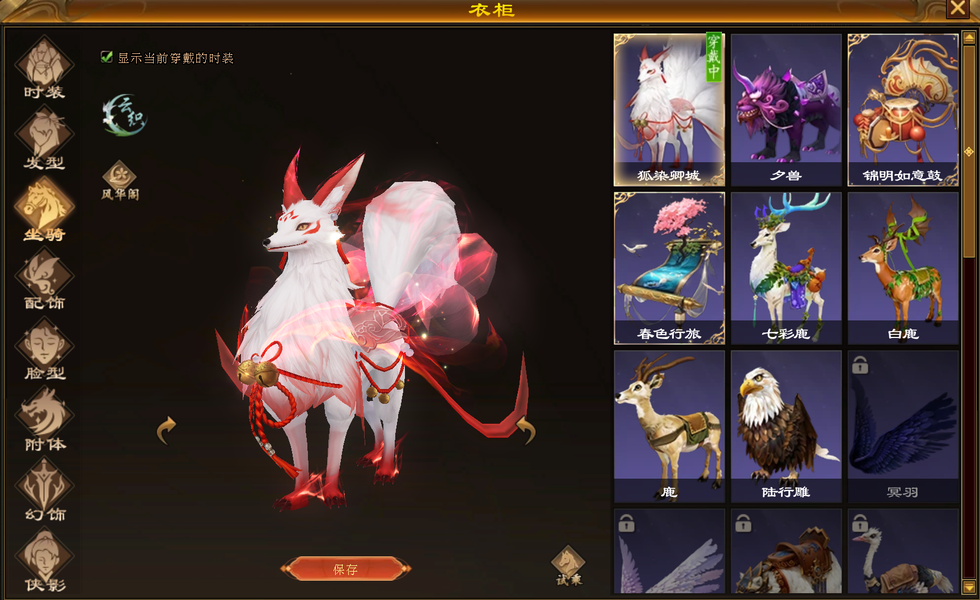Select the 坐骑 mount tab
Viewport: 980px width, 600px height.
tap(44, 208)
